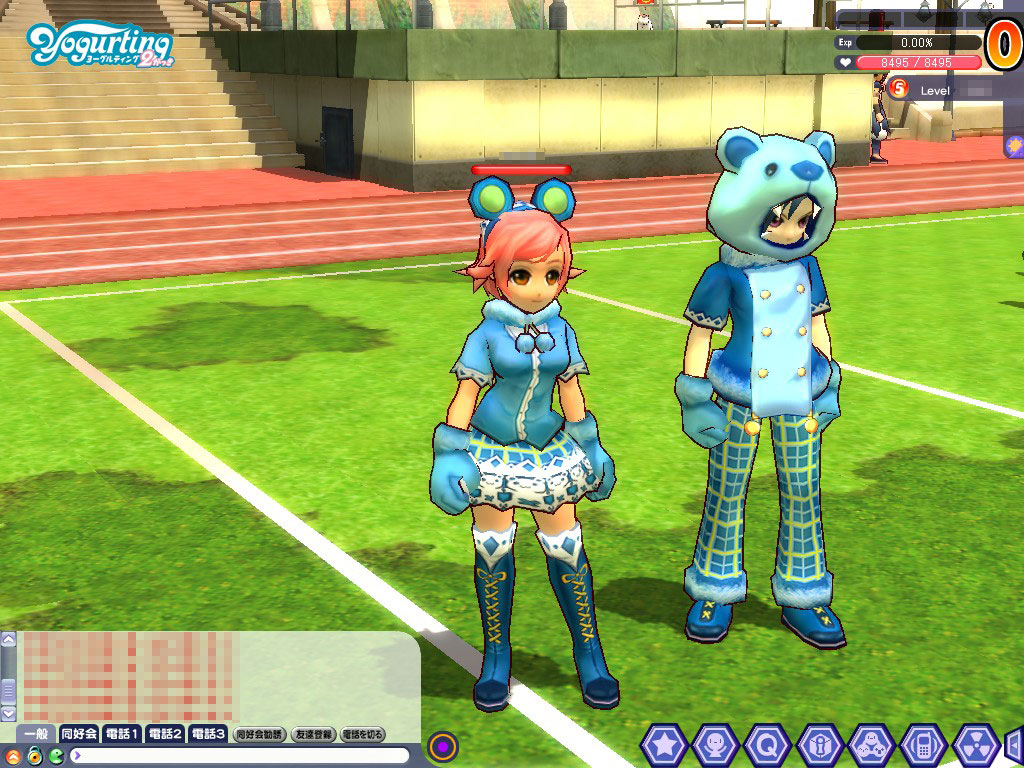This screenshot has height=768, width=1024.
Task: Open the 同好会 chat tab
Action: click(x=78, y=734)
